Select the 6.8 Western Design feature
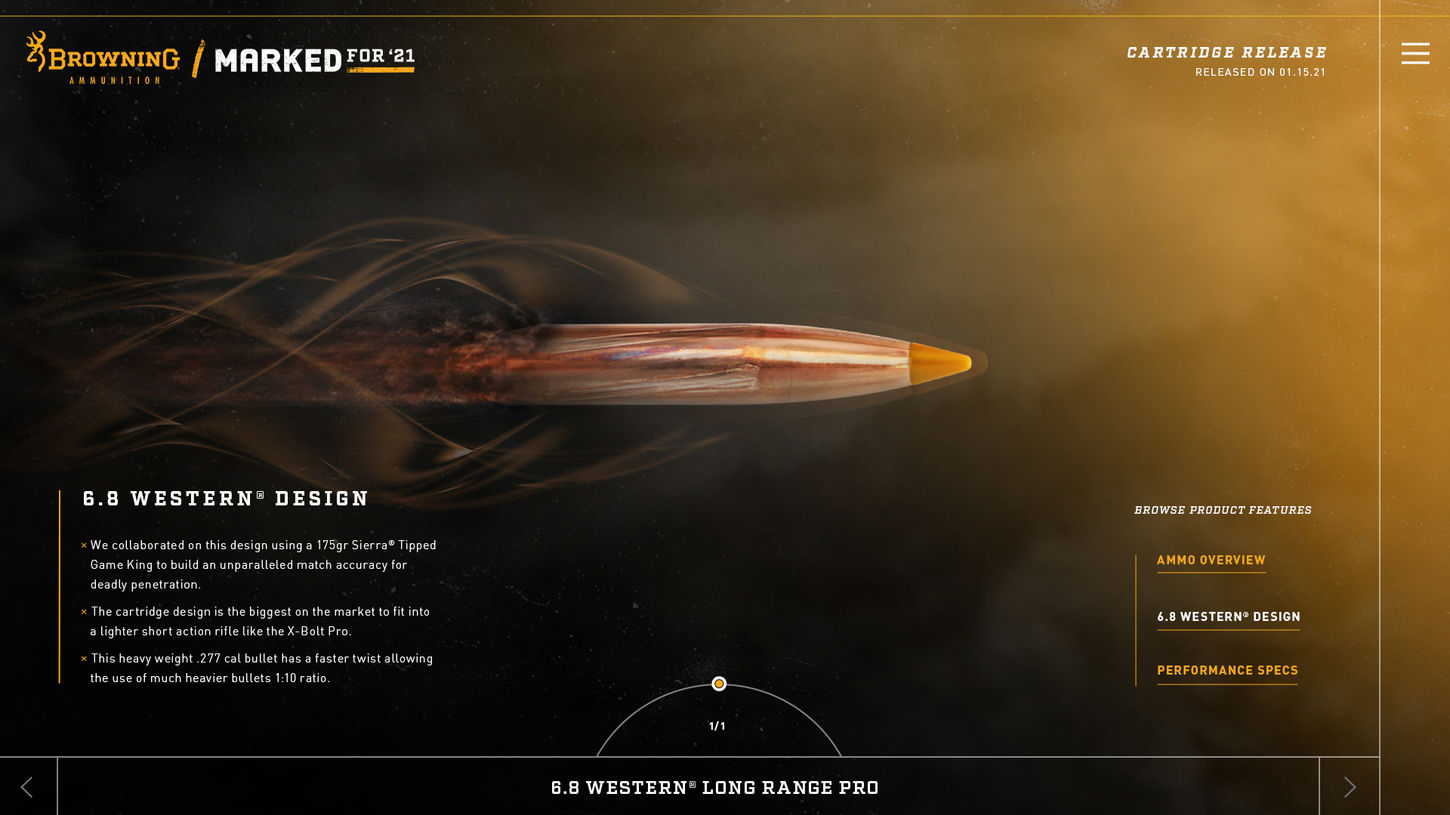This screenshot has width=1450, height=815. click(1228, 617)
